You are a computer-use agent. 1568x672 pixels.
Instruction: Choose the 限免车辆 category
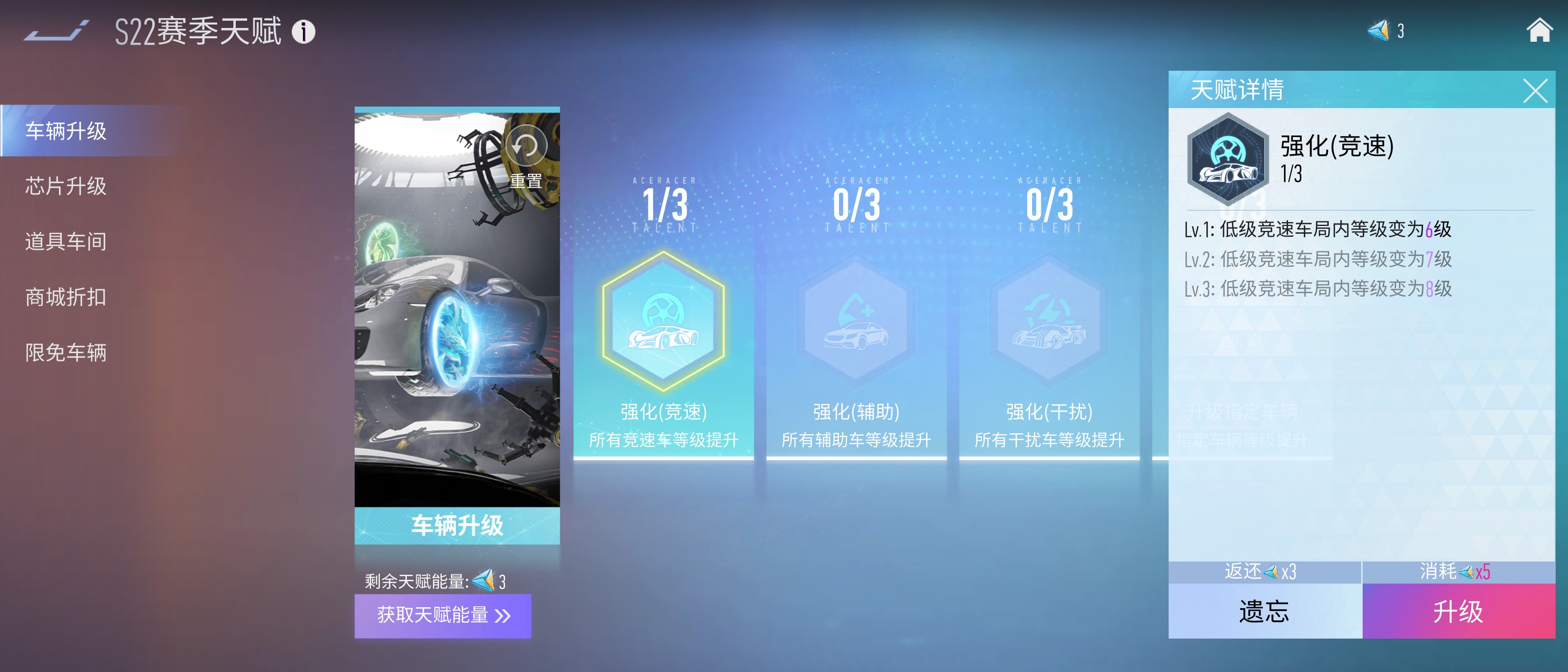(66, 352)
